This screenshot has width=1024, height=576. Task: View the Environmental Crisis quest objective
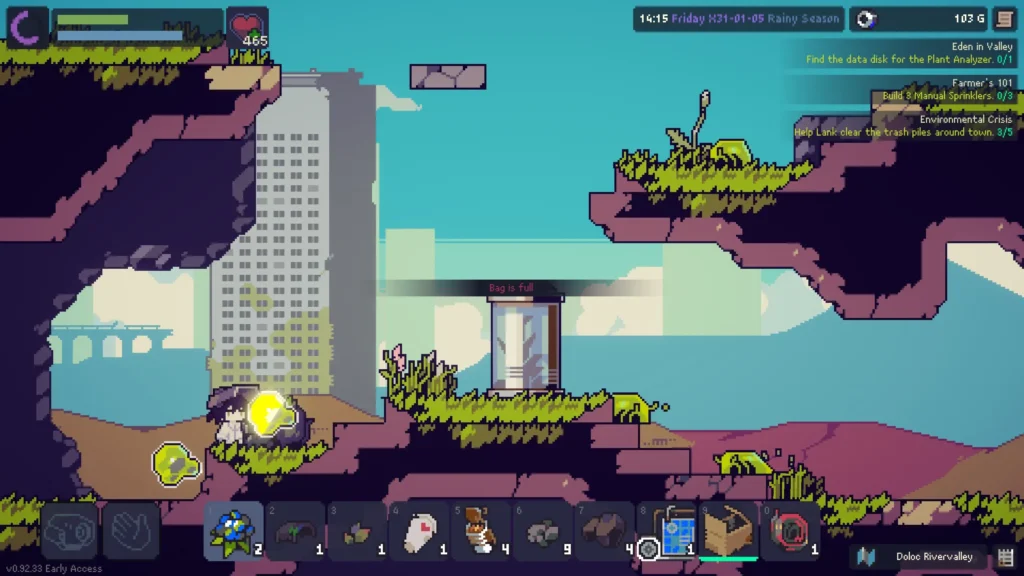click(904, 126)
